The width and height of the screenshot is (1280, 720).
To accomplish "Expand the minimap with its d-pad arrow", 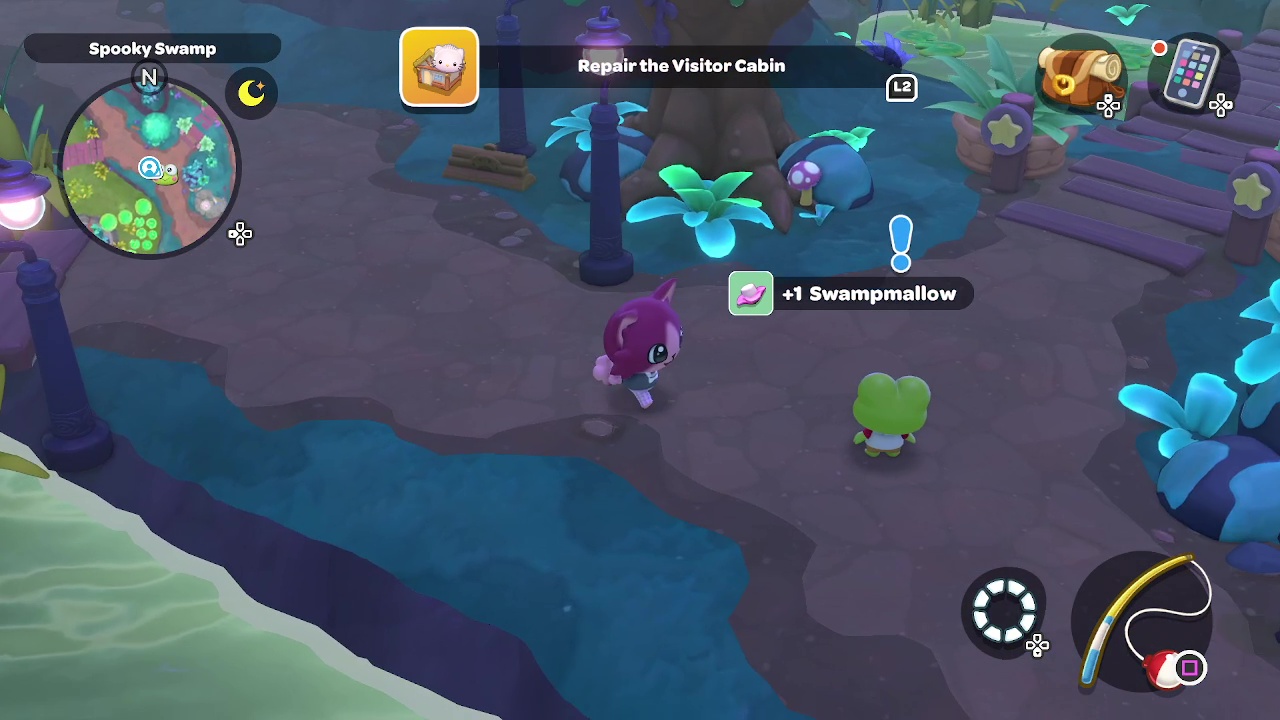I will click(240, 234).
